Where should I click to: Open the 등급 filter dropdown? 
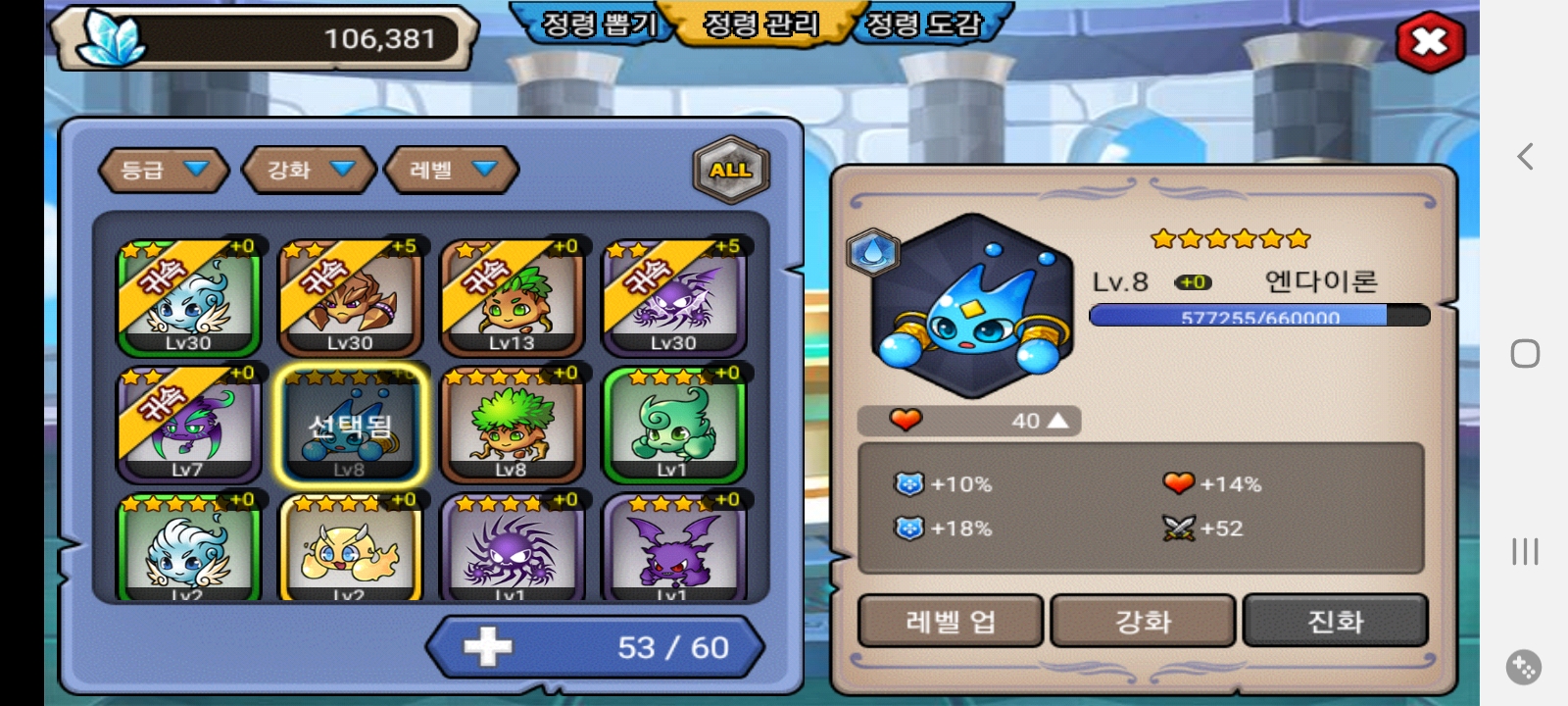coord(164,170)
